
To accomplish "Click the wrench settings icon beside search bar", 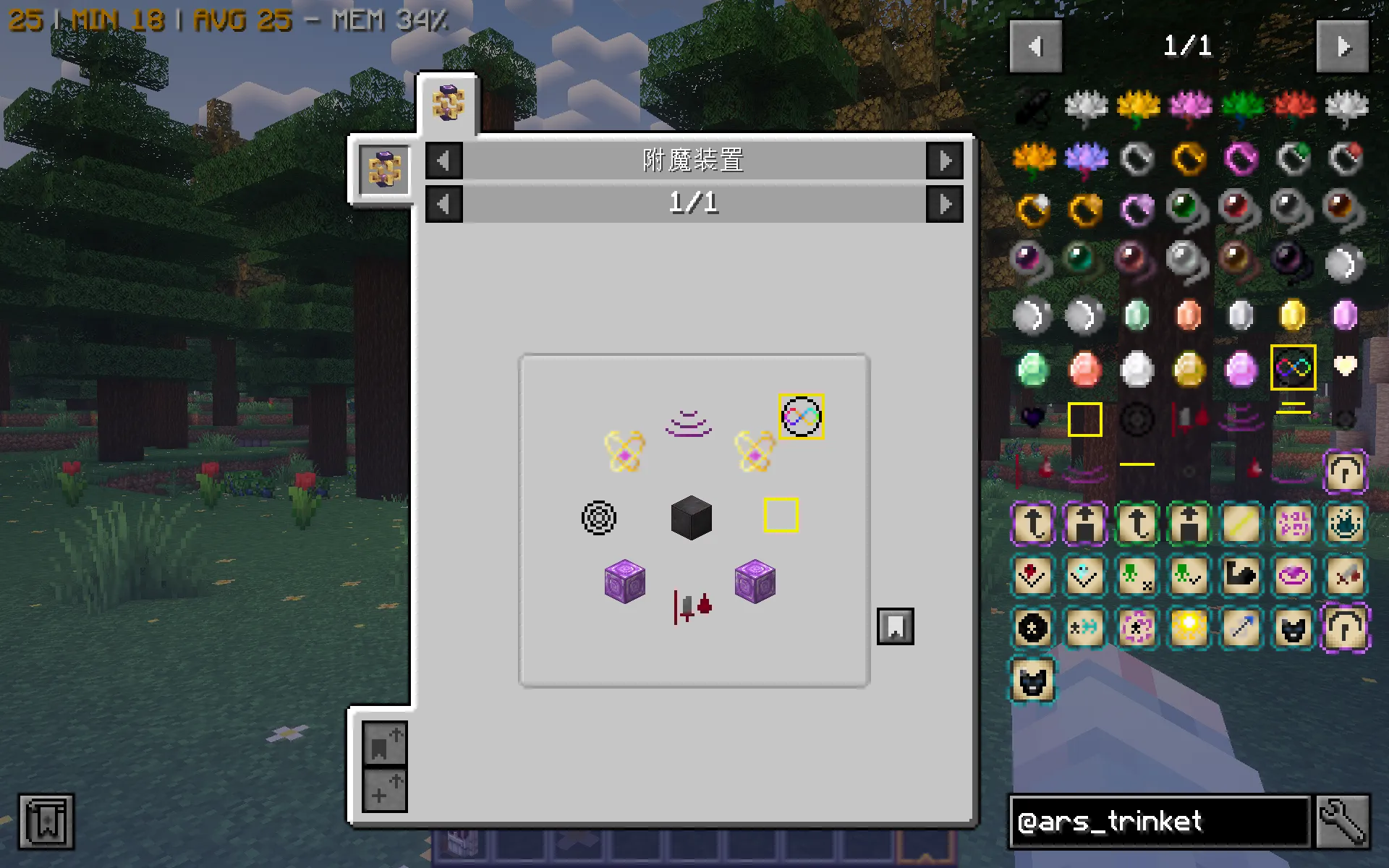I will 1343,822.
